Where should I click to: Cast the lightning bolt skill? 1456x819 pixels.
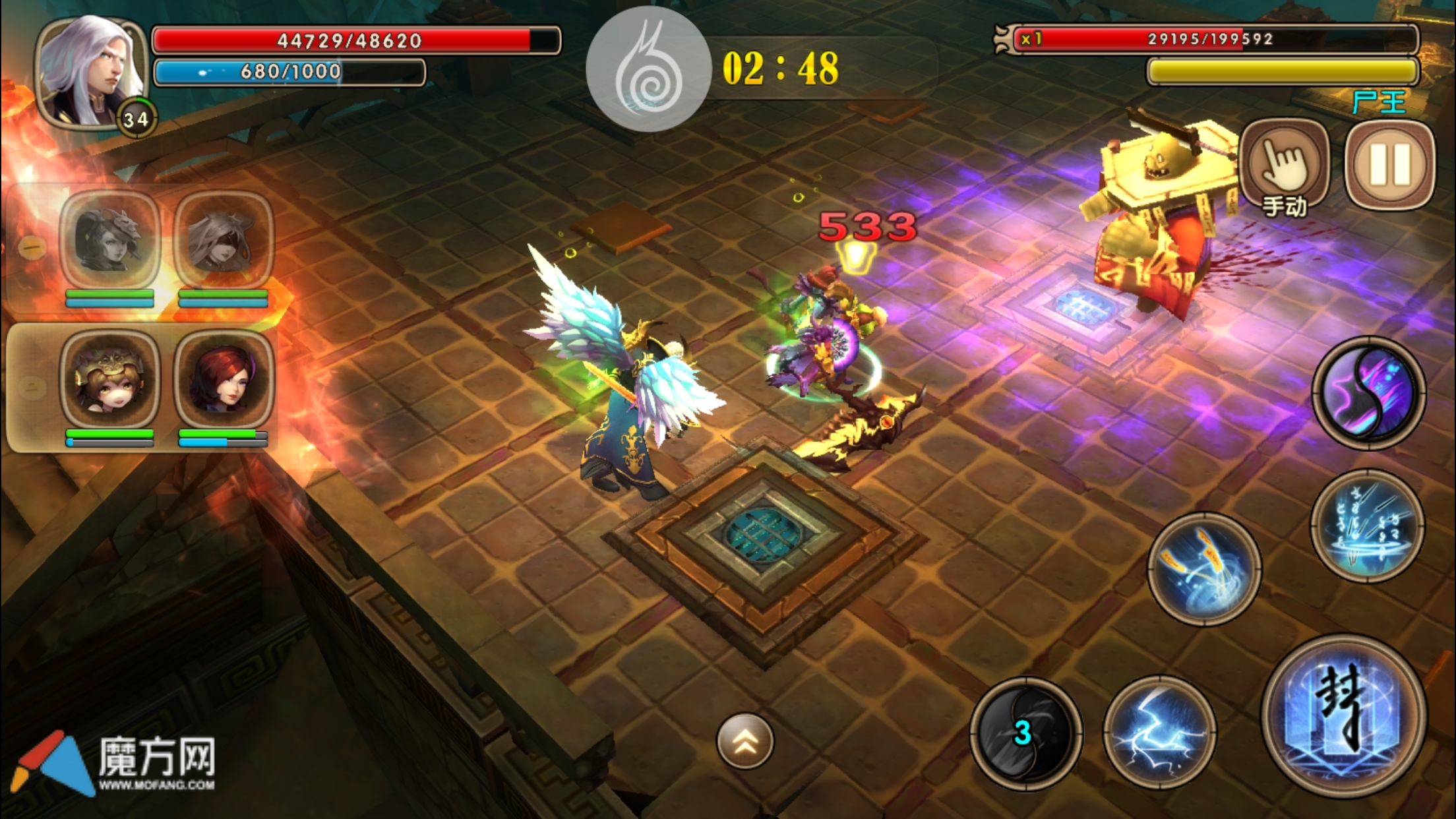coord(1159,732)
